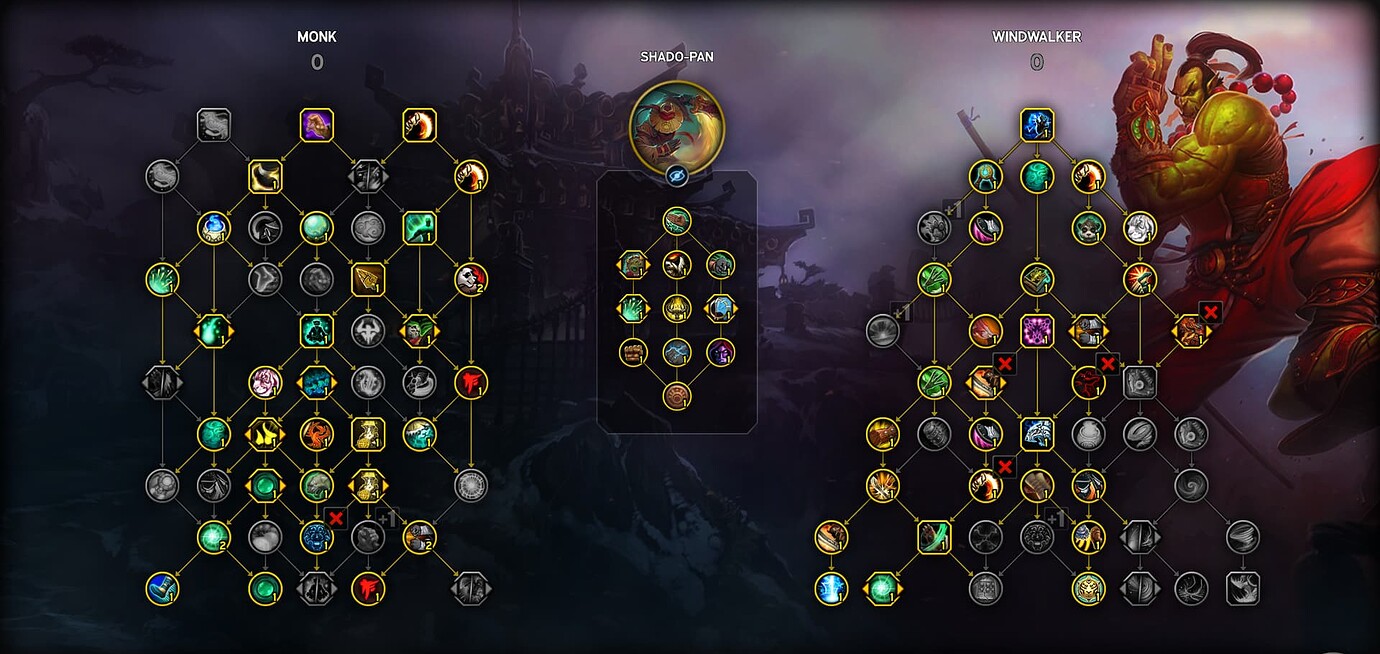Viewport: 1380px width, 654px height.
Task: Select the greyed-out top-left Monk talent
Action: [213, 124]
